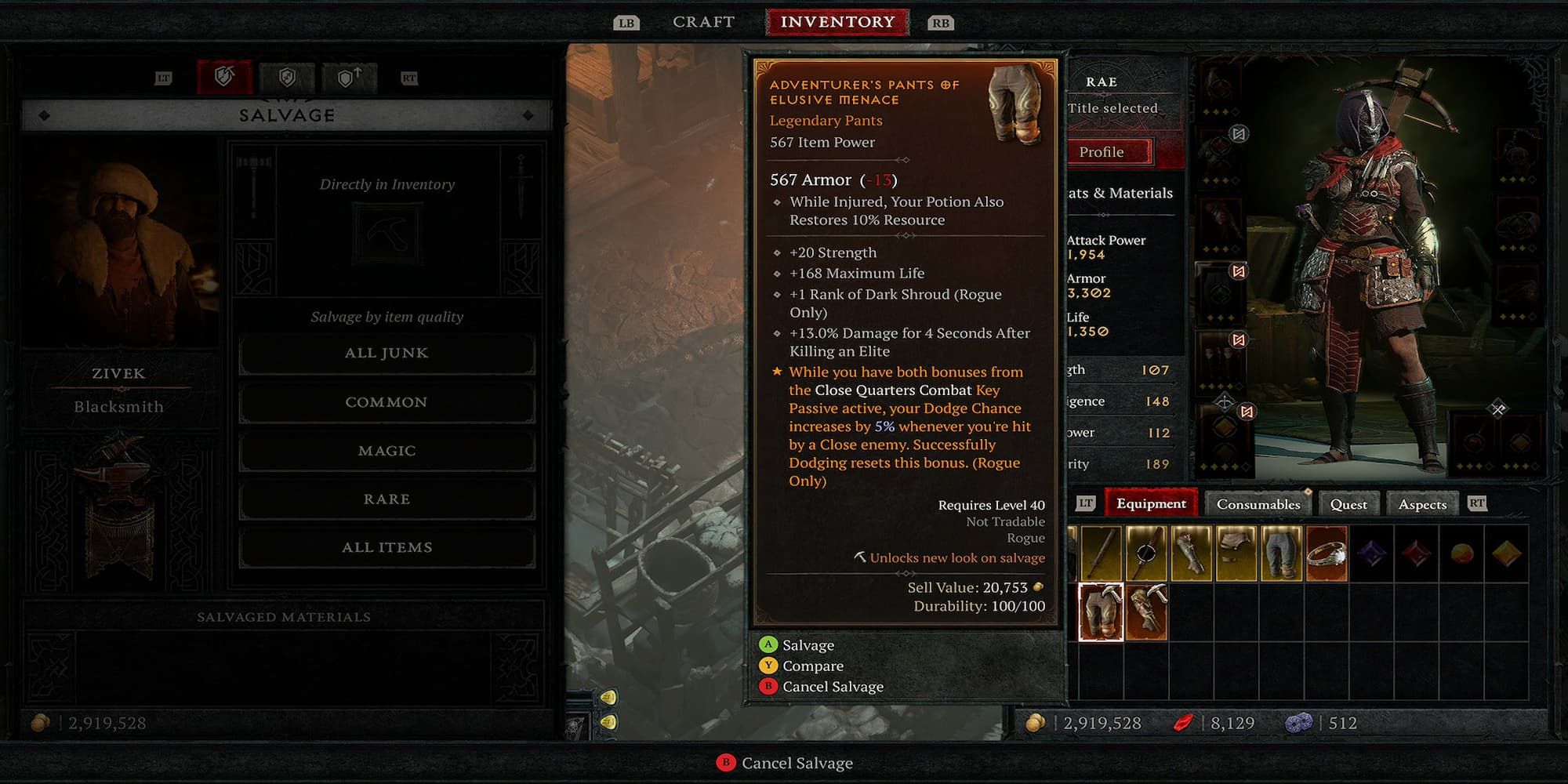The width and height of the screenshot is (1568, 784).
Task: Click the LT trigger icon beside Equipment tab
Action: [x=1087, y=503]
